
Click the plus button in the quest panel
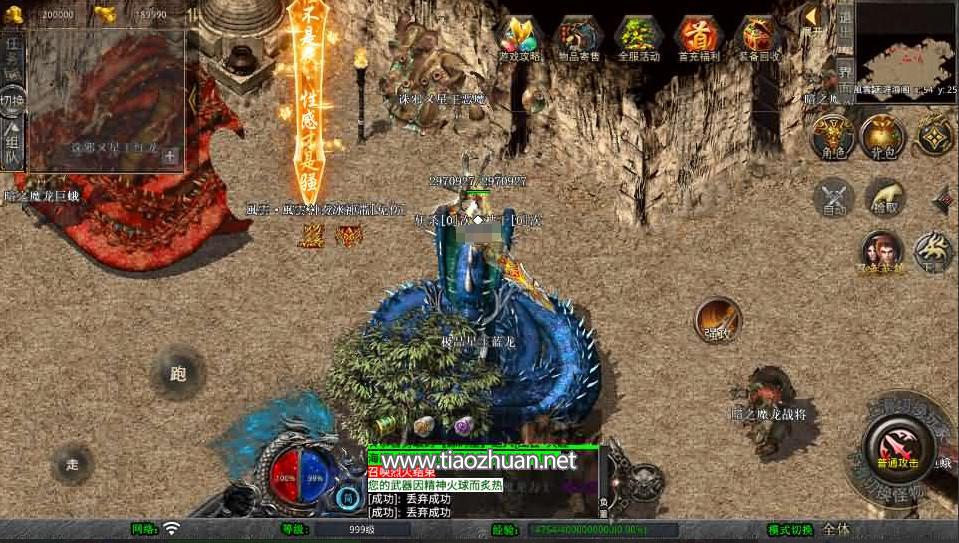[170, 155]
